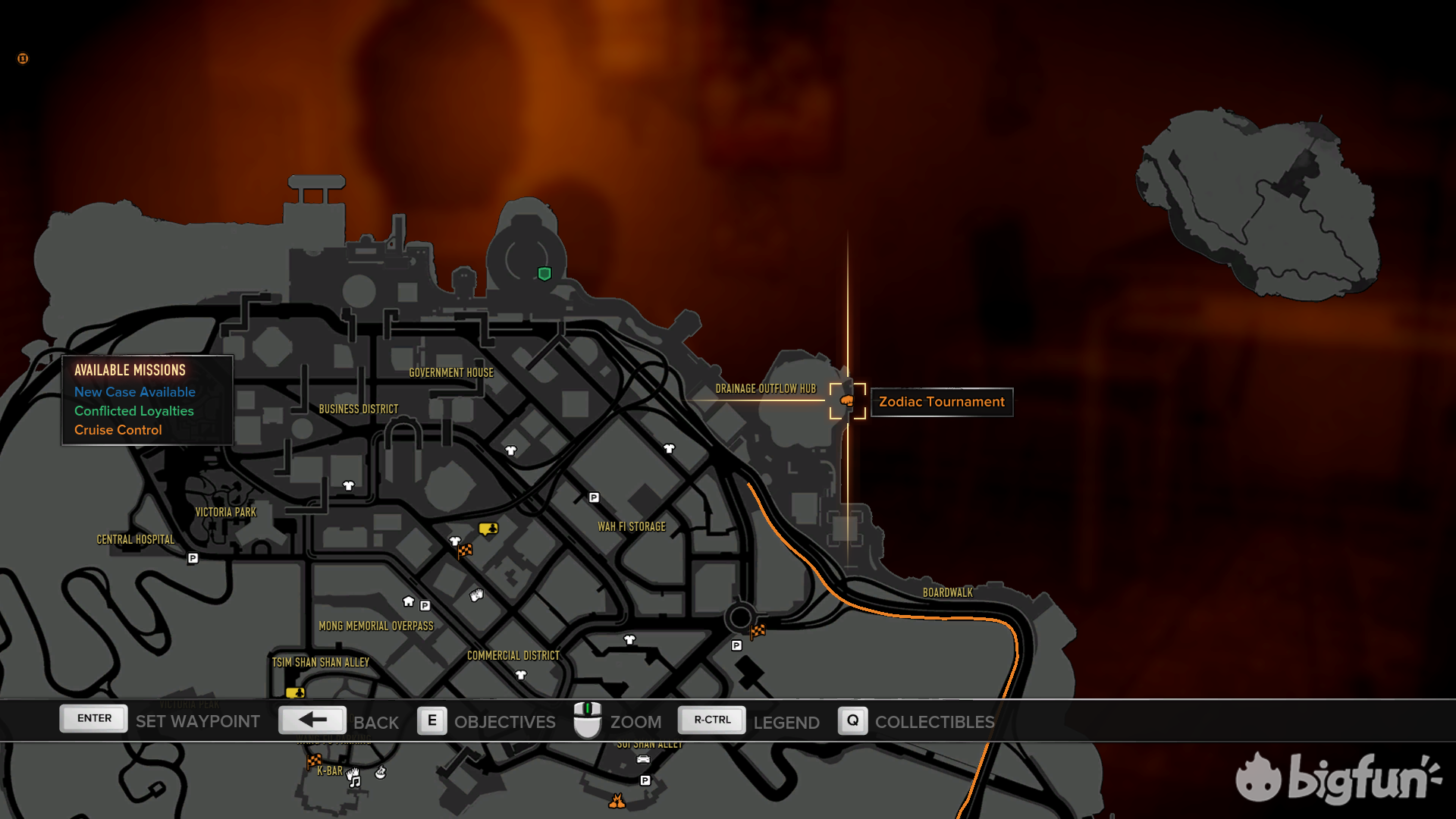Viewport: 1456px width, 819px height.
Task: Click the white house safehouse marker
Action: click(x=409, y=601)
